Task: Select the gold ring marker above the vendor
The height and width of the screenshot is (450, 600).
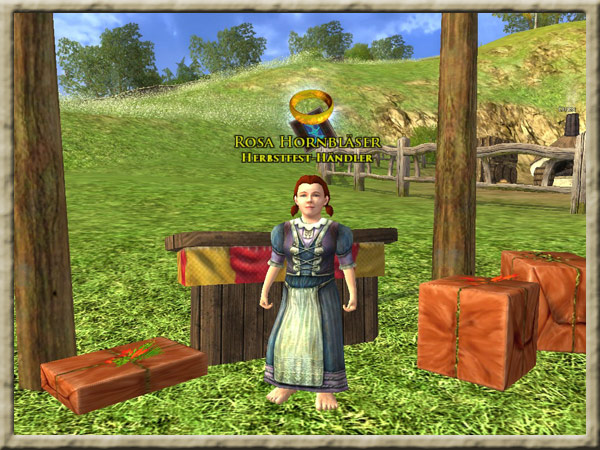Action: click(x=311, y=105)
